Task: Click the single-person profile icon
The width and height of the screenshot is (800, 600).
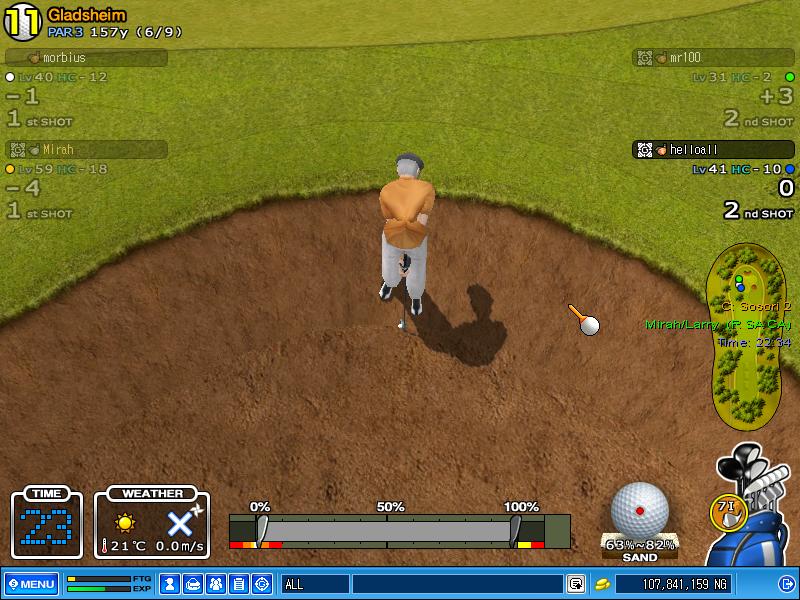Action: [170, 584]
